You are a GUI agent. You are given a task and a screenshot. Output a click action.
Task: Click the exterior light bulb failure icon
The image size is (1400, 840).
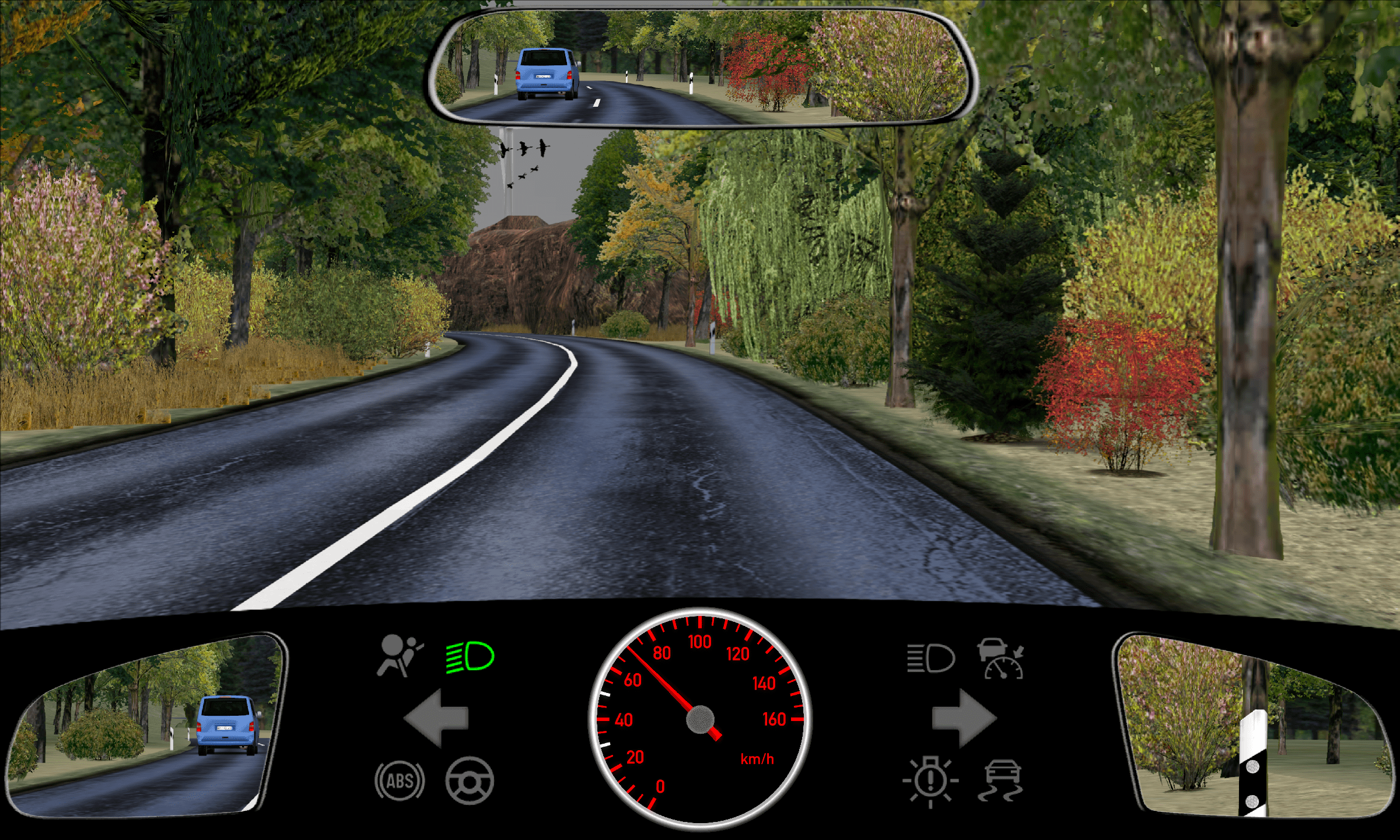pos(930,782)
